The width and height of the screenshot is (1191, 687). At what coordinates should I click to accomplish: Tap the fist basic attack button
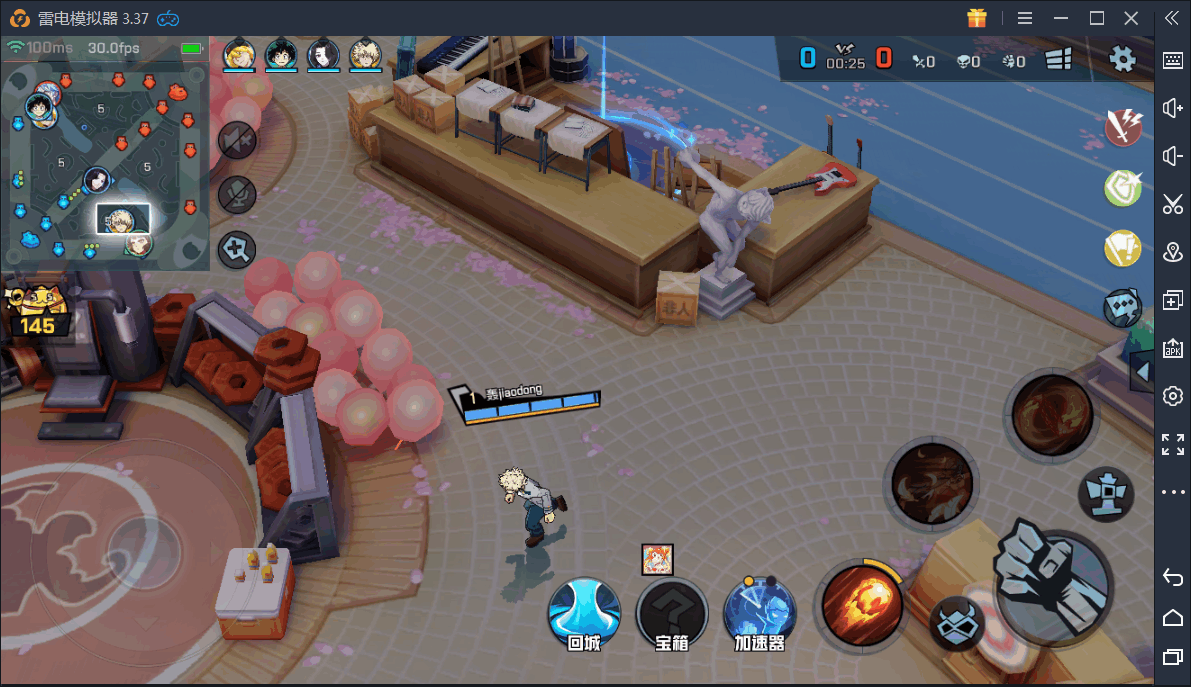point(1053,580)
